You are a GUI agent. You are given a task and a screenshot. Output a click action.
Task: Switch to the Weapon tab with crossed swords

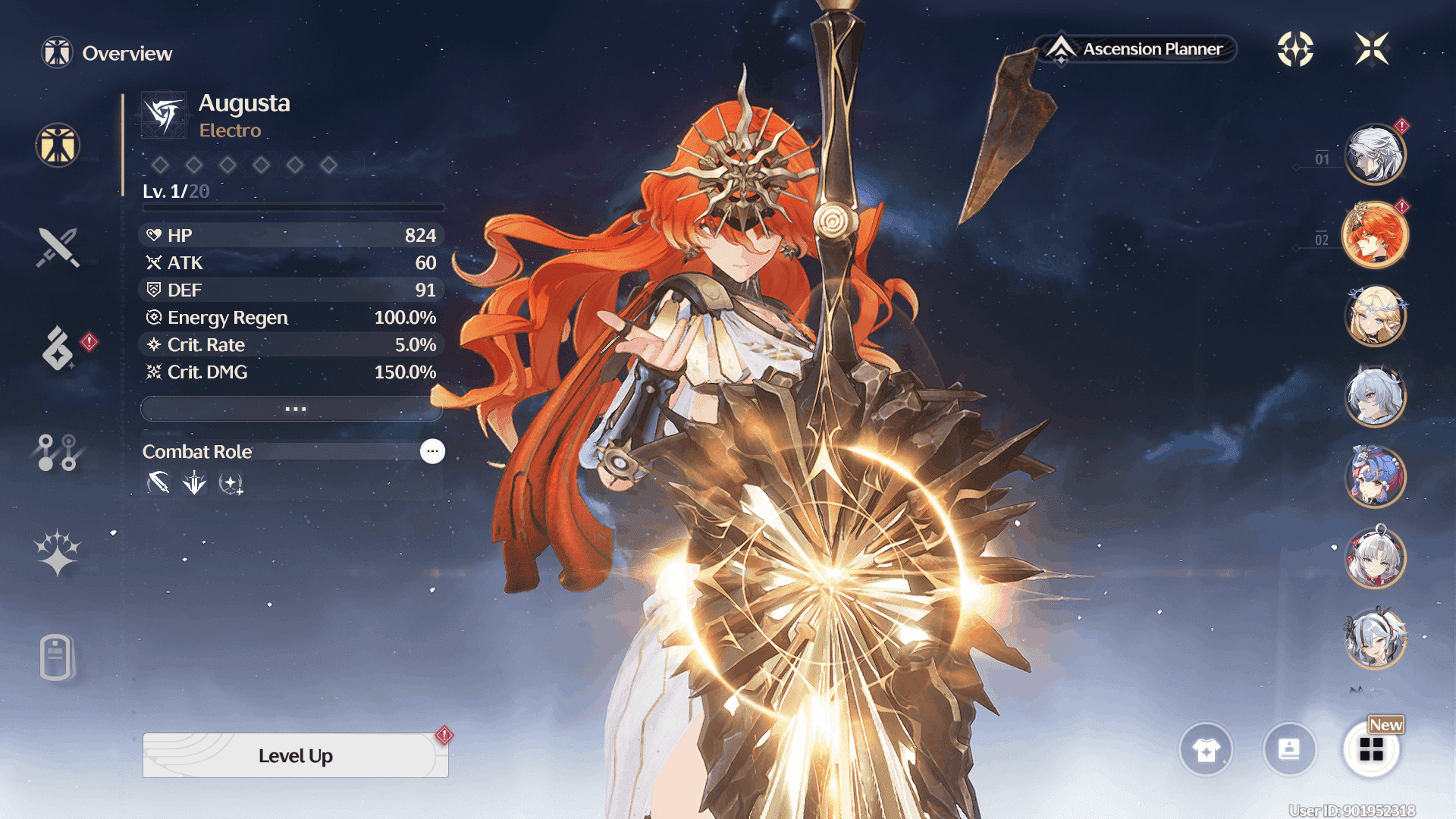click(x=58, y=248)
